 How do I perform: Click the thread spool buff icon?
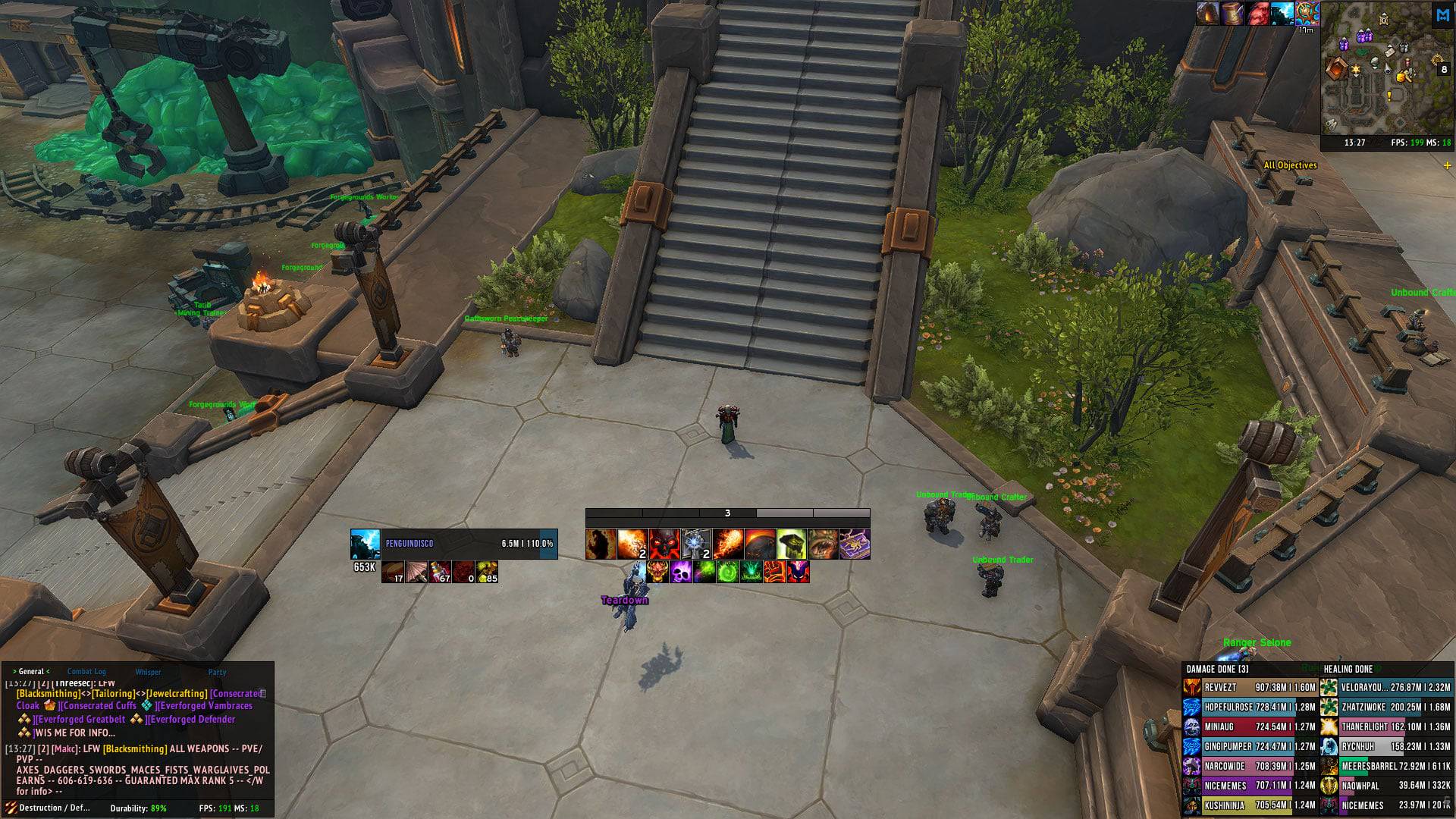tap(1232, 13)
